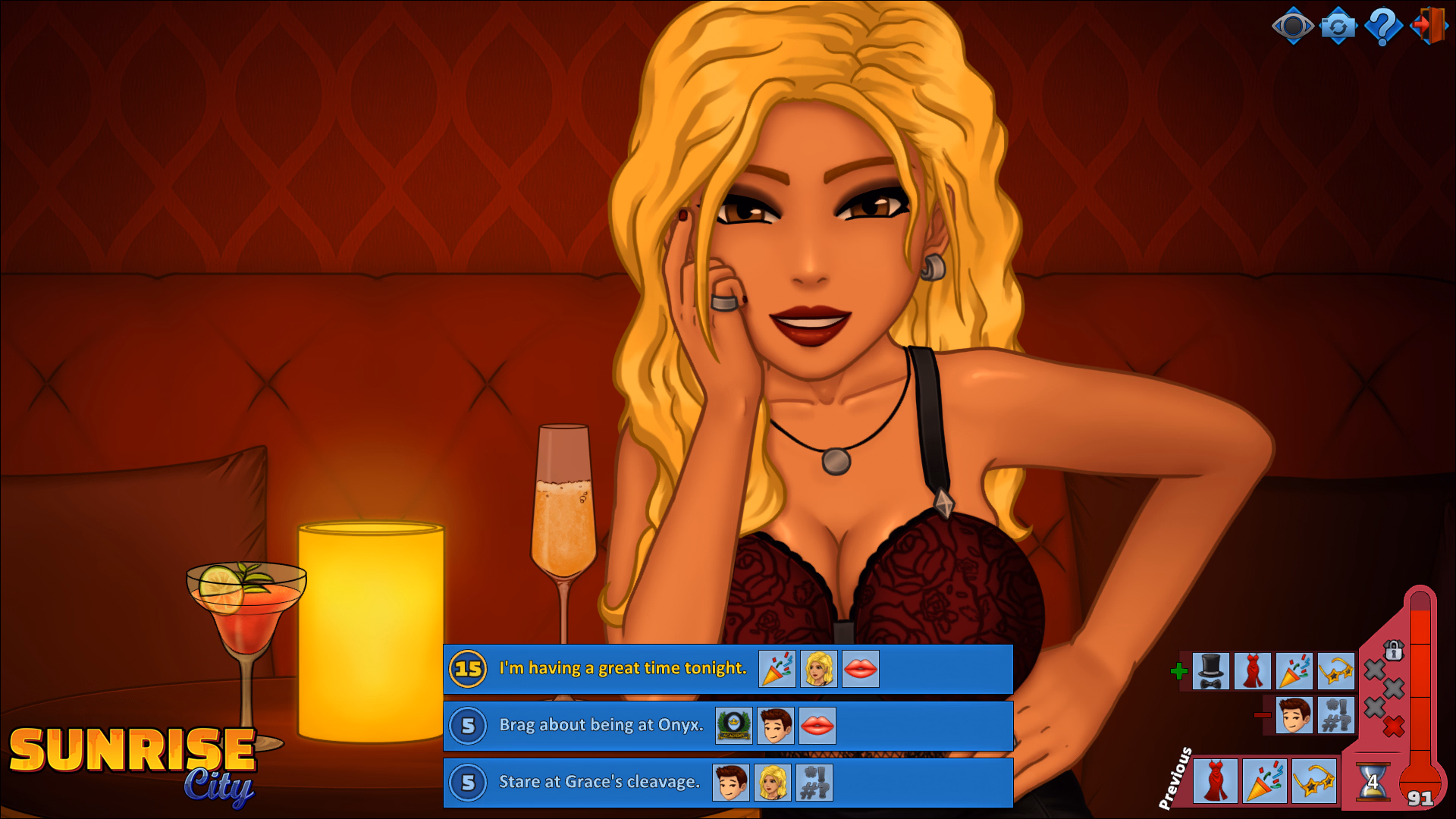The image size is (1456, 819).
Task: Click the party popper icon beside the plus sign
Action: tap(1296, 672)
